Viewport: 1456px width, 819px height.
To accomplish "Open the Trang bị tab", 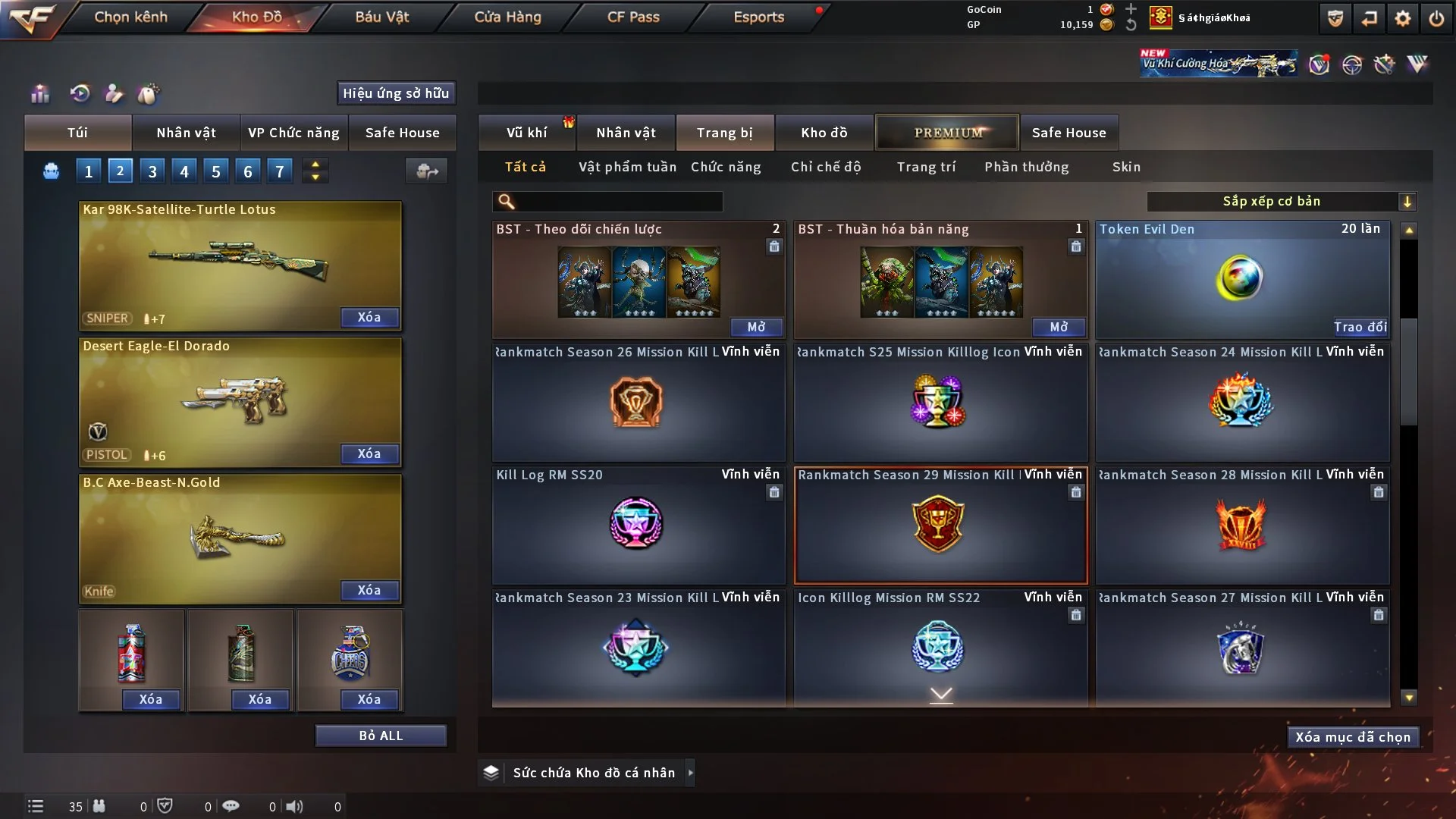I will [724, 133].
